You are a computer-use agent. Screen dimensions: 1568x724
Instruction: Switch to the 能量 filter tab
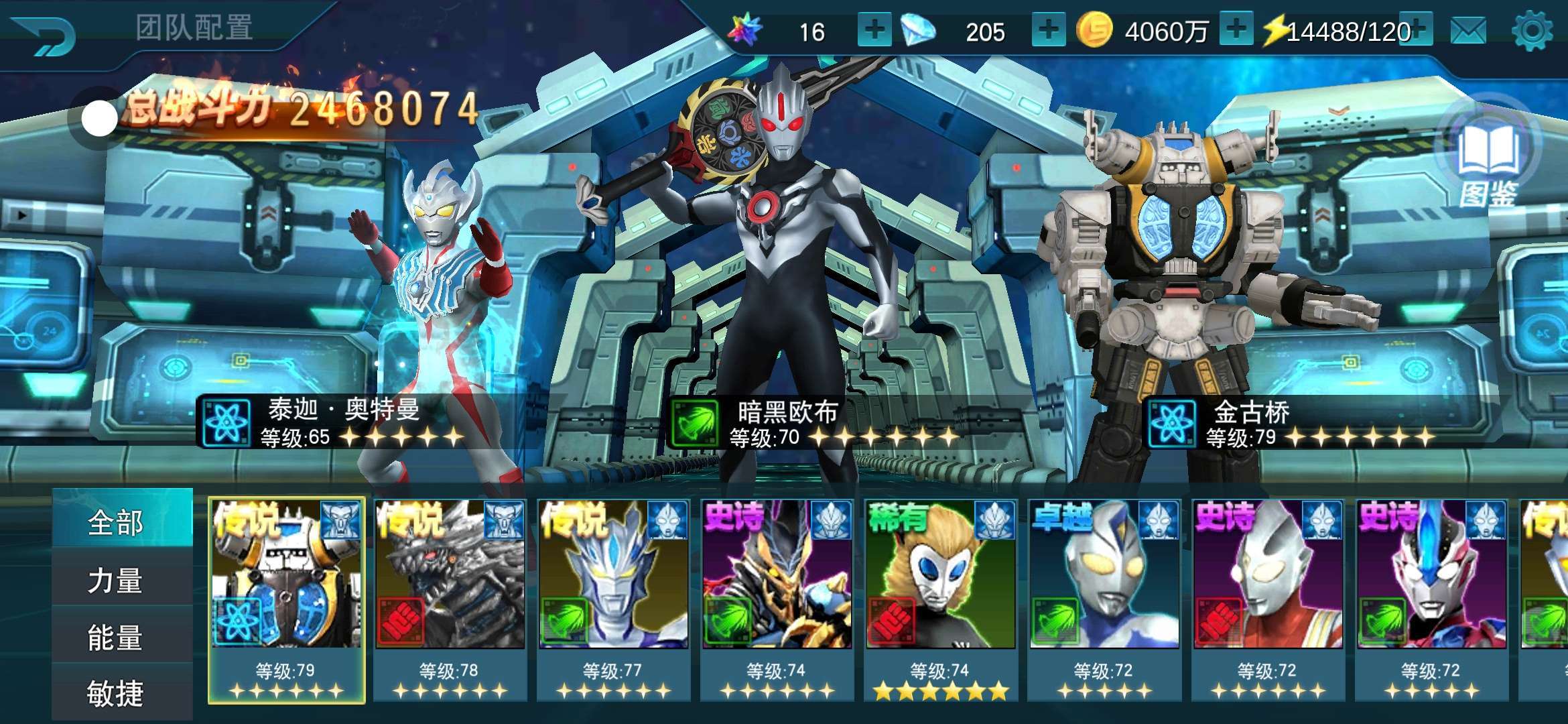click(x=115, y=637)
